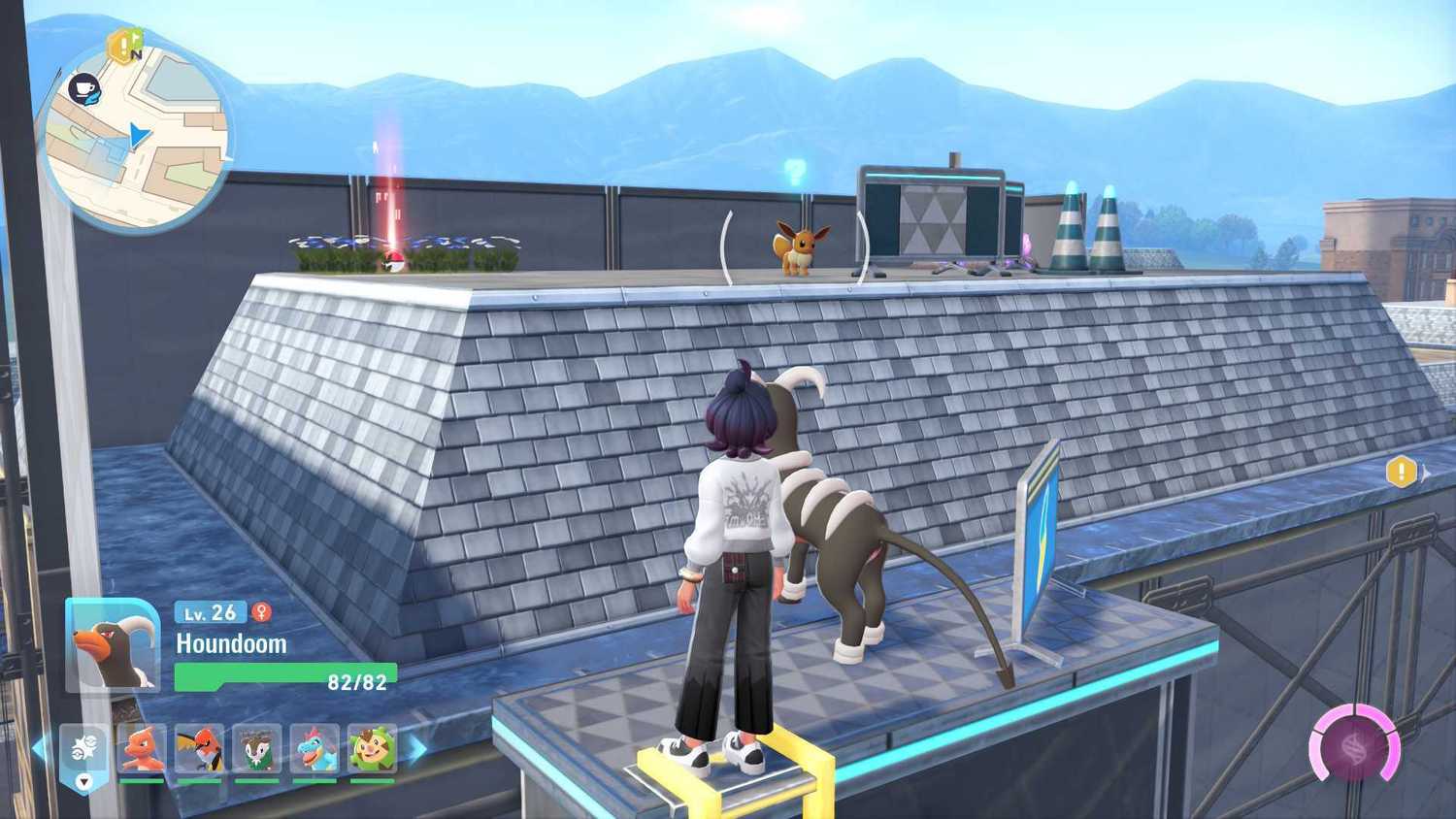Click the N compass marker on the minimap
1456x819 pixels.
(137, 53)
